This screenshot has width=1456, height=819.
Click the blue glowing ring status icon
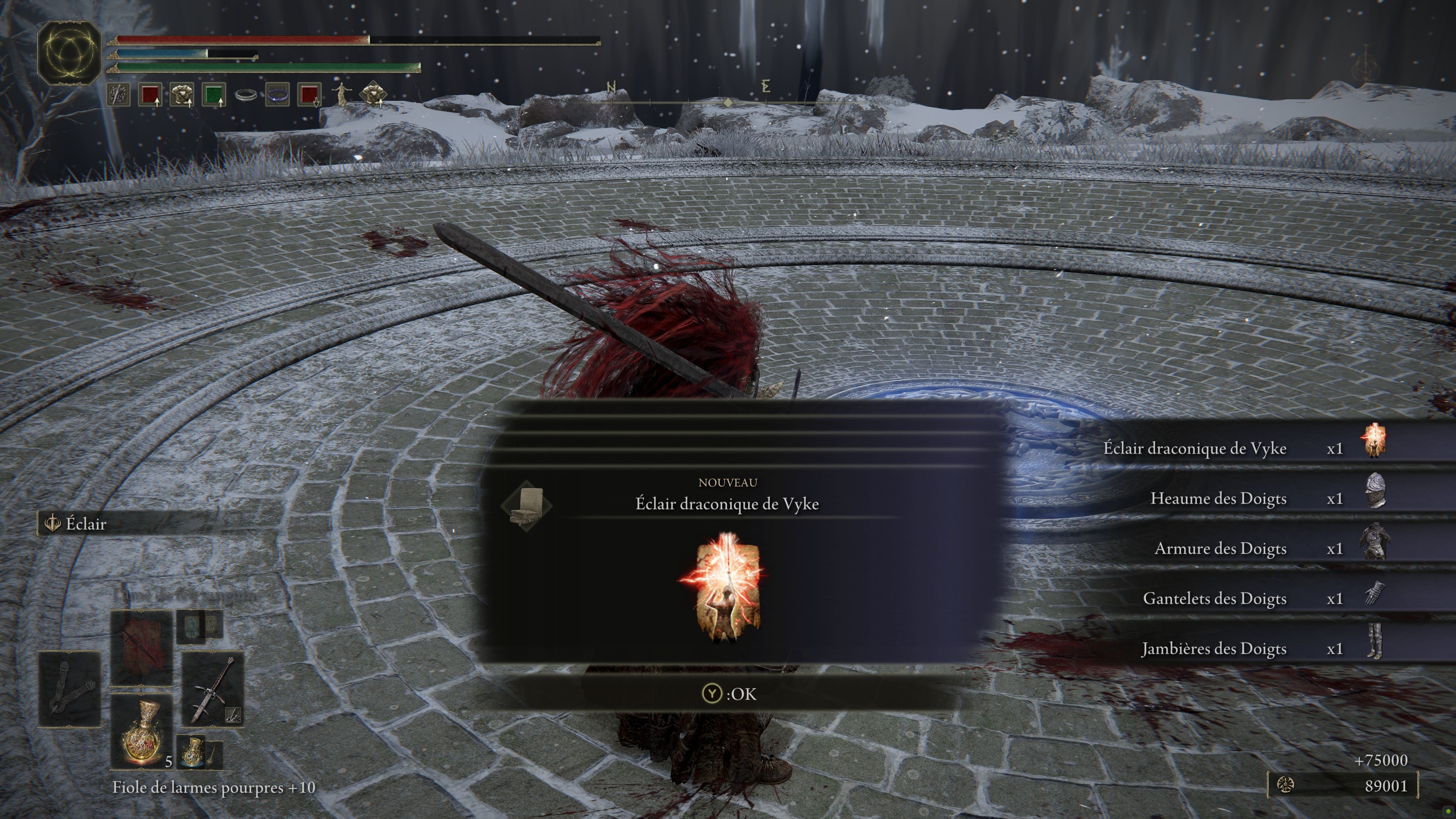point(278,94)
